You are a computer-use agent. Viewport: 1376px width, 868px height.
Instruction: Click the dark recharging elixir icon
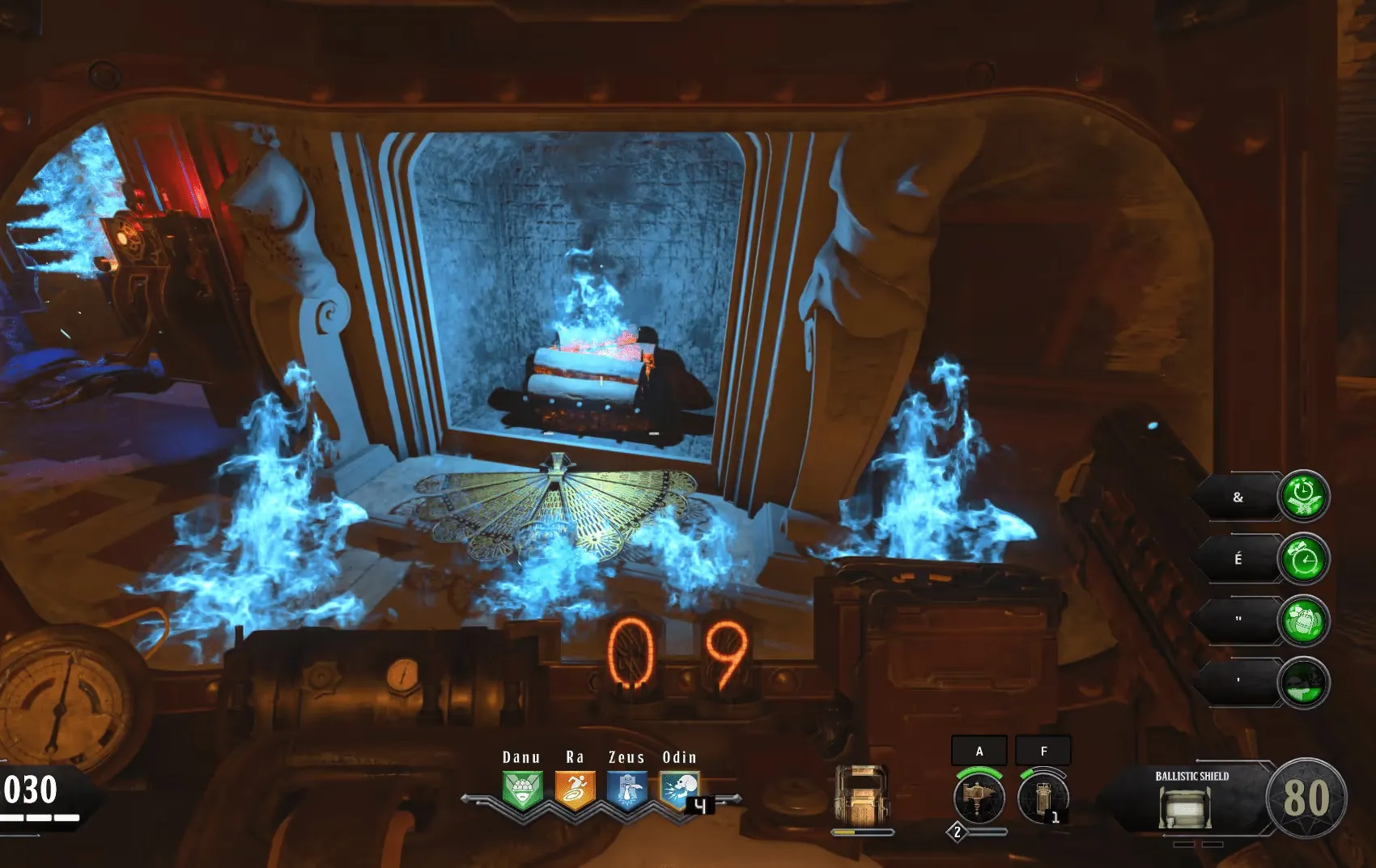[x=1303, y=682]
